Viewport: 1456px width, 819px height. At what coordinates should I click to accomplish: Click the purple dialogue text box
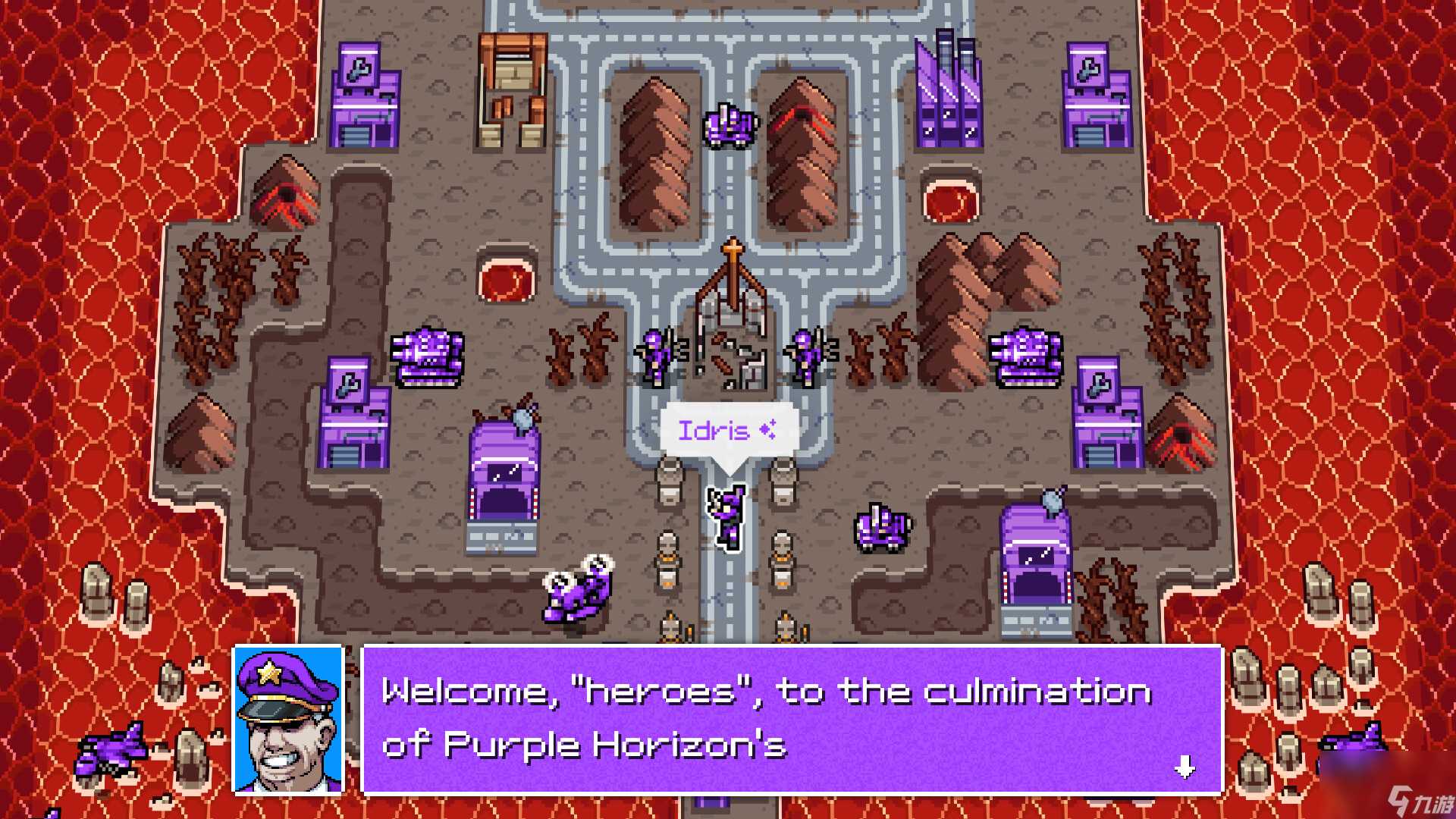tap(792, 718)
